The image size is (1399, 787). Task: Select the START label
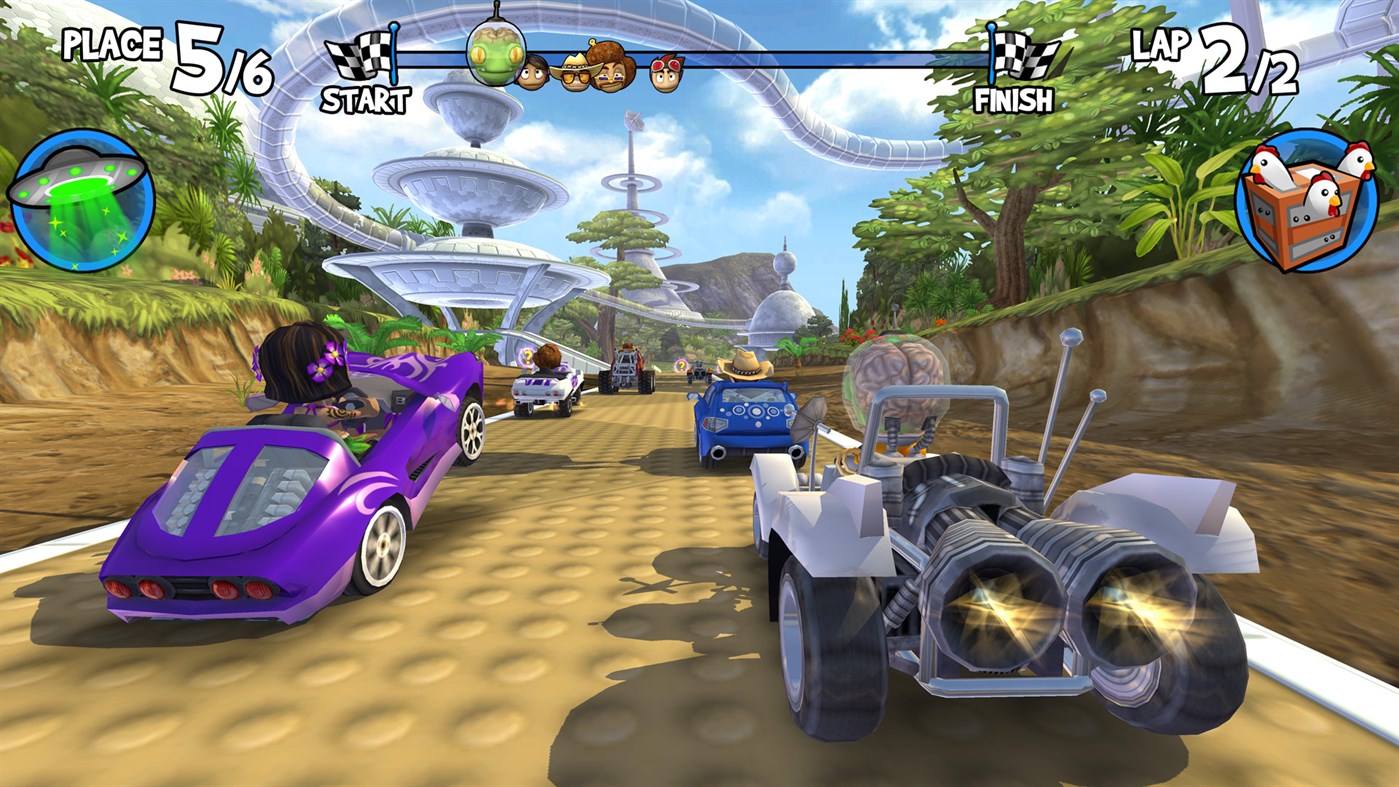click(368, 99)
